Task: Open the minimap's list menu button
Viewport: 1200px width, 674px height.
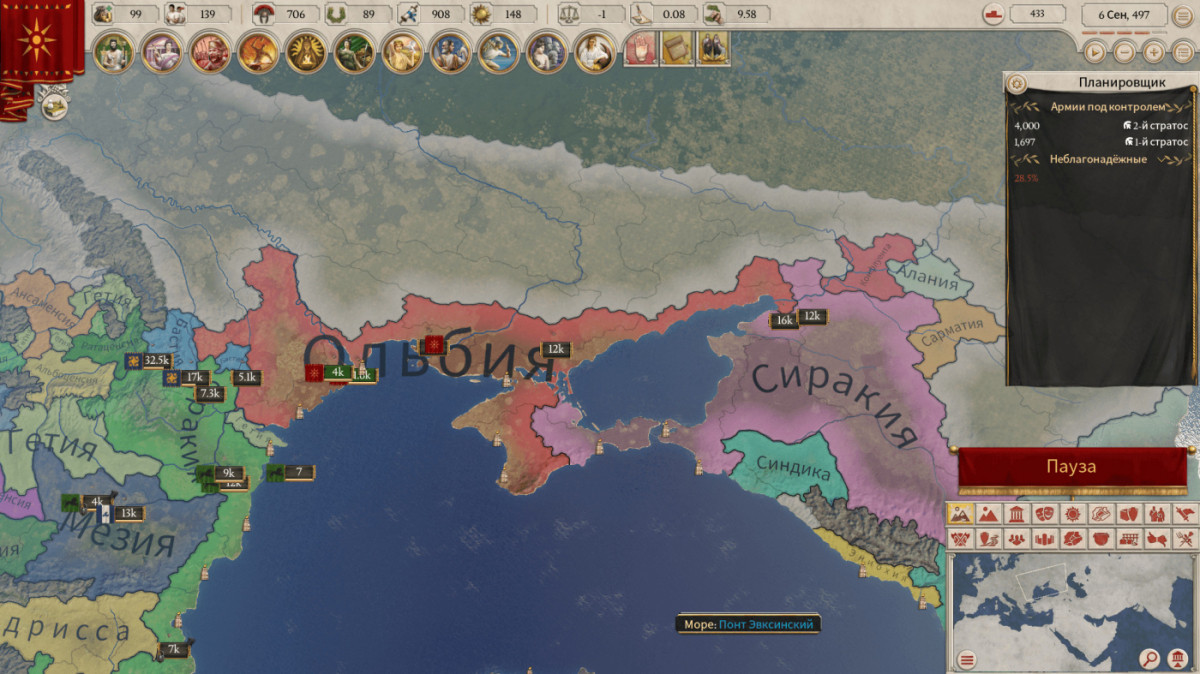Action: 967,659
